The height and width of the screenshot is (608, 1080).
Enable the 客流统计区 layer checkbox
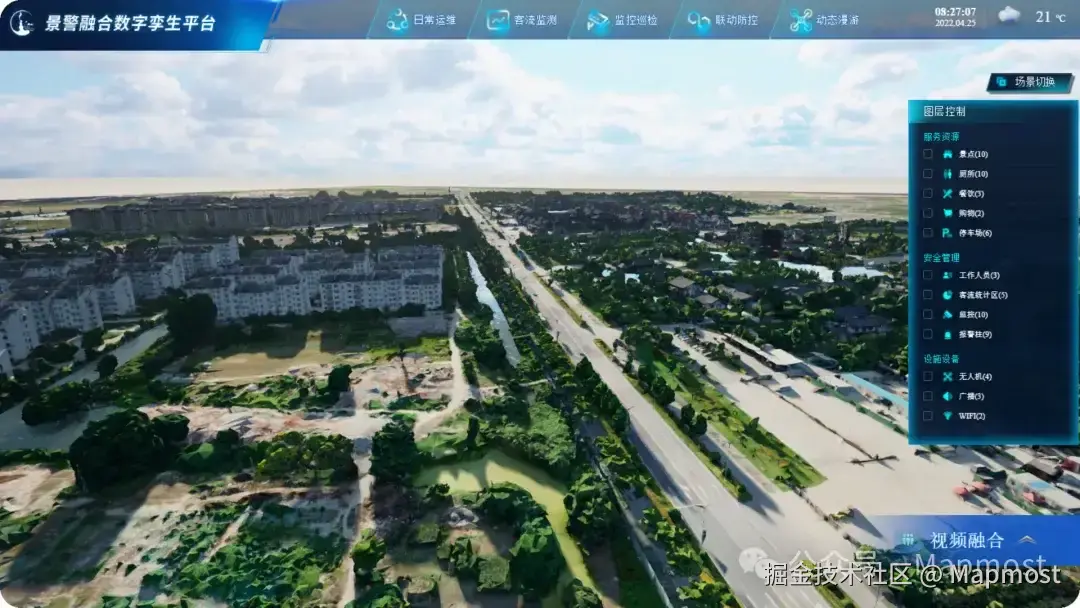click(x=928, y=295)
